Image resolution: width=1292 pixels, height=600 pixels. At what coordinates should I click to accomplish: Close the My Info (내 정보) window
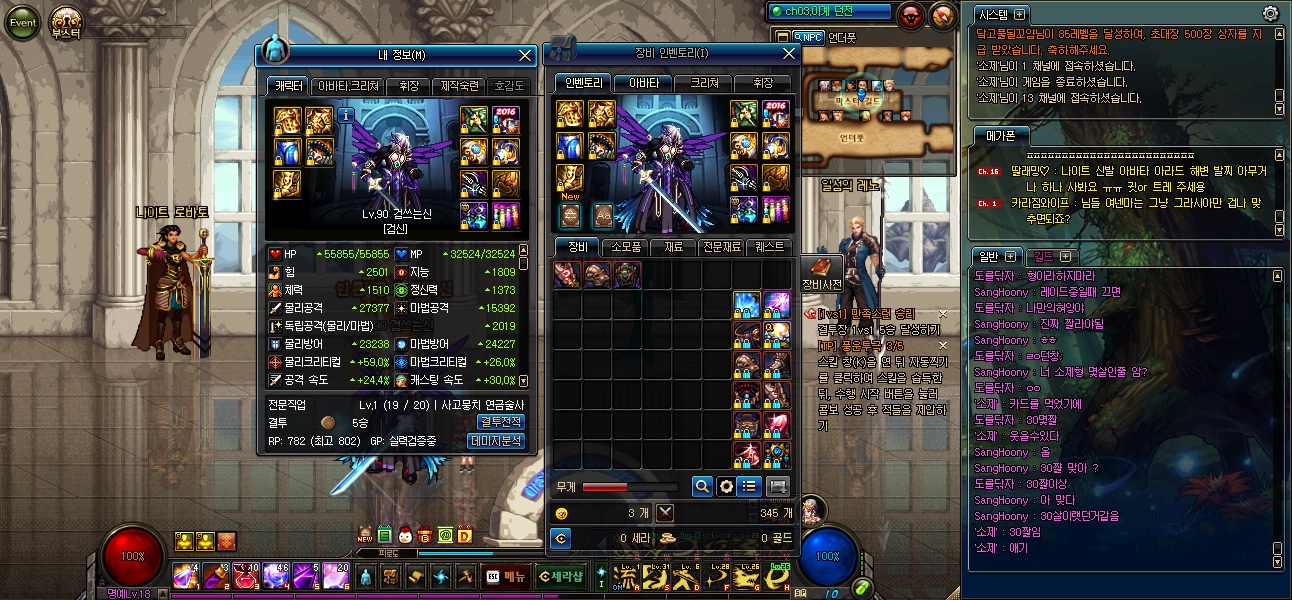tap(526, 56)
